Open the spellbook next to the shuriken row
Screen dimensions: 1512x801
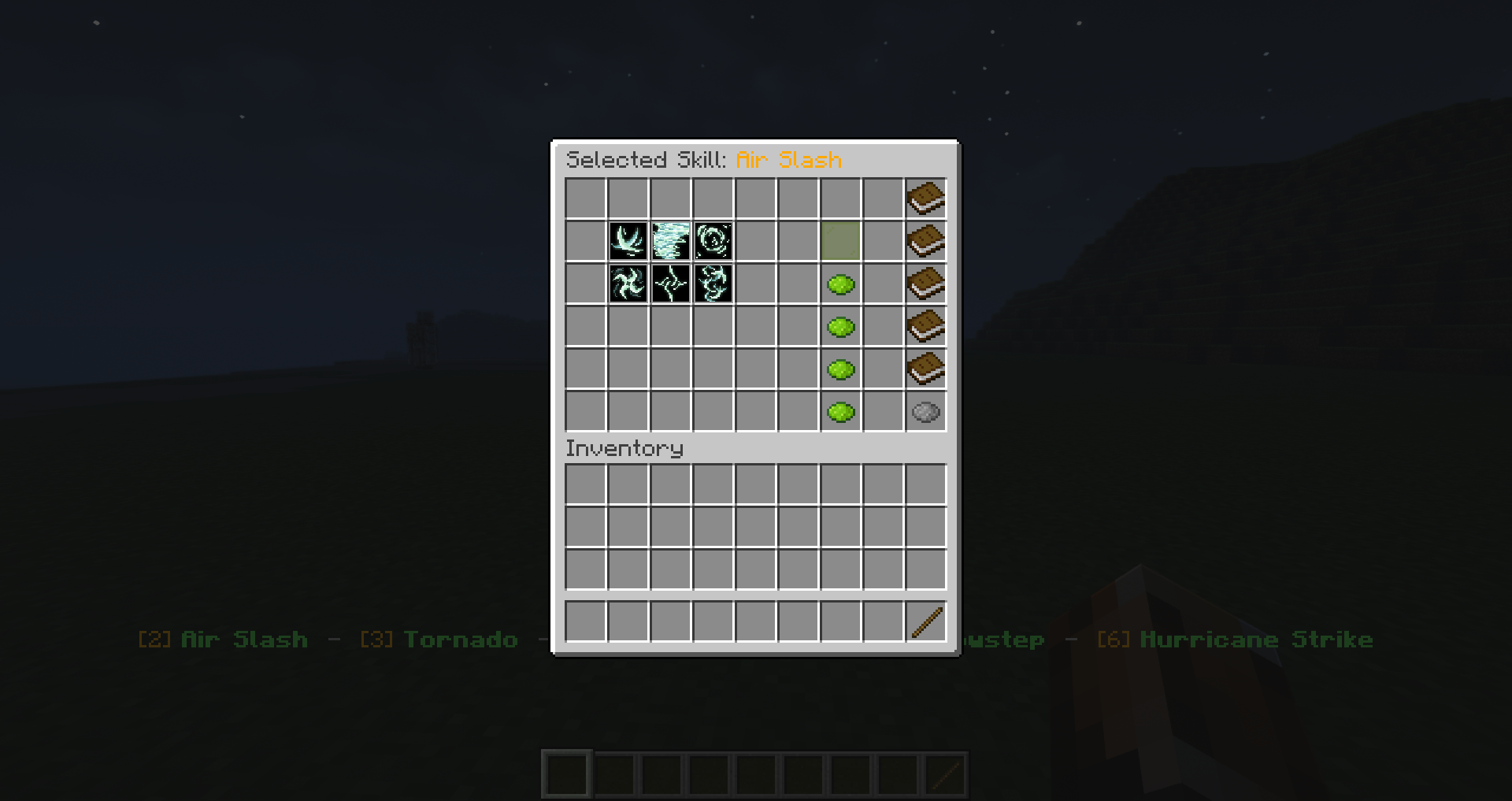925,284
